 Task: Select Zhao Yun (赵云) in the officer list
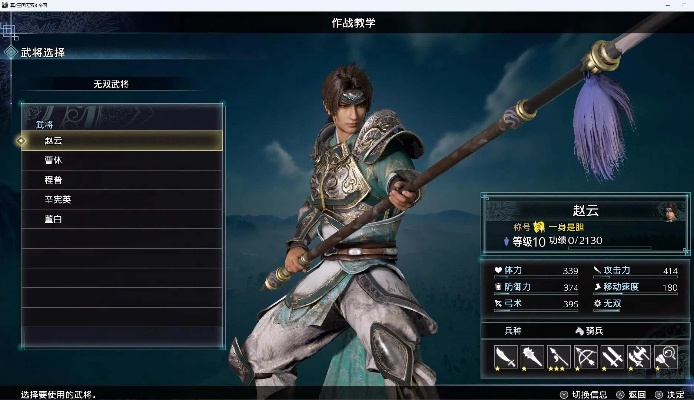[x=120, y=141]
